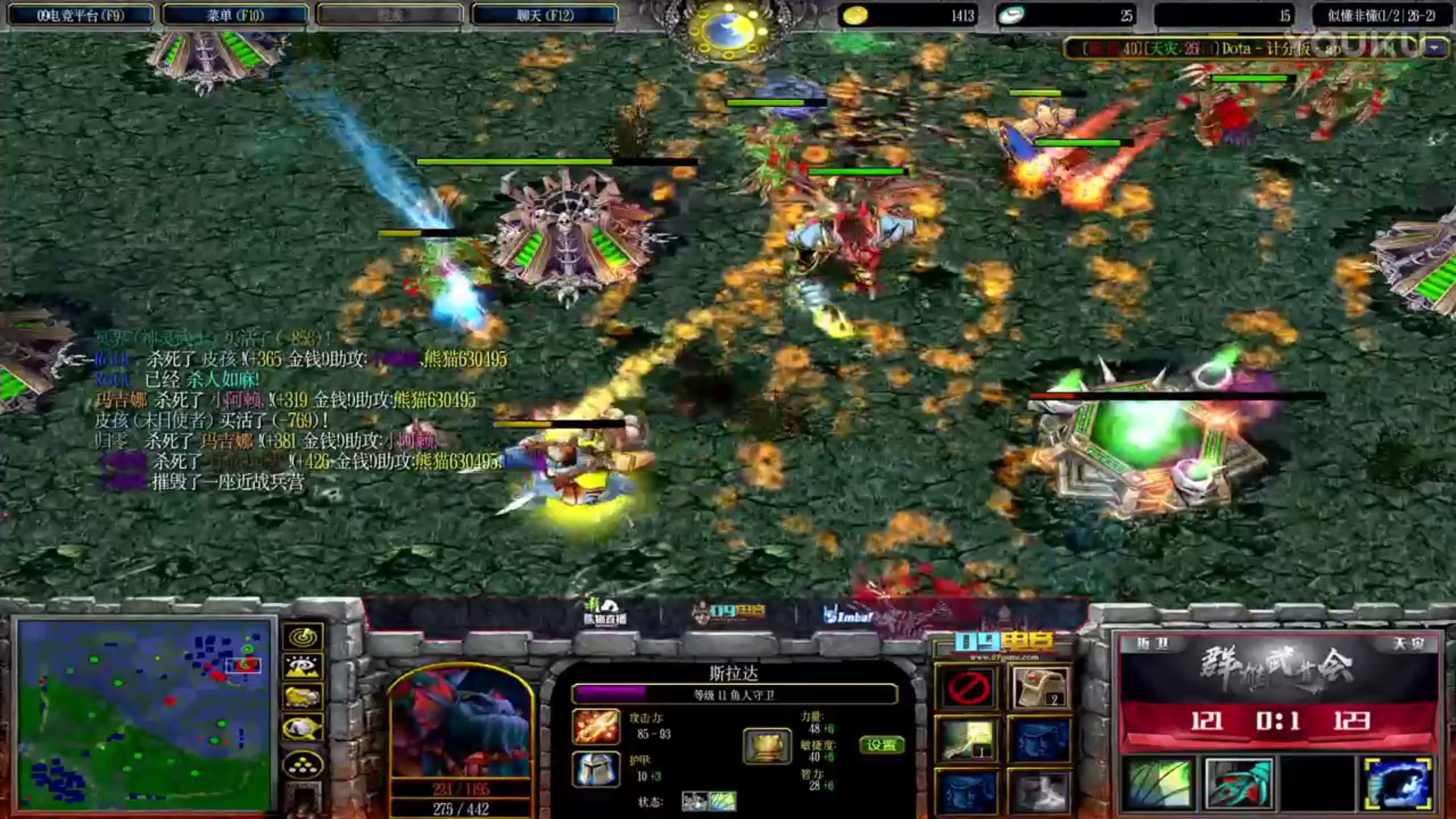Click the golden helmet hero stats icon

(x=767, y=745)
